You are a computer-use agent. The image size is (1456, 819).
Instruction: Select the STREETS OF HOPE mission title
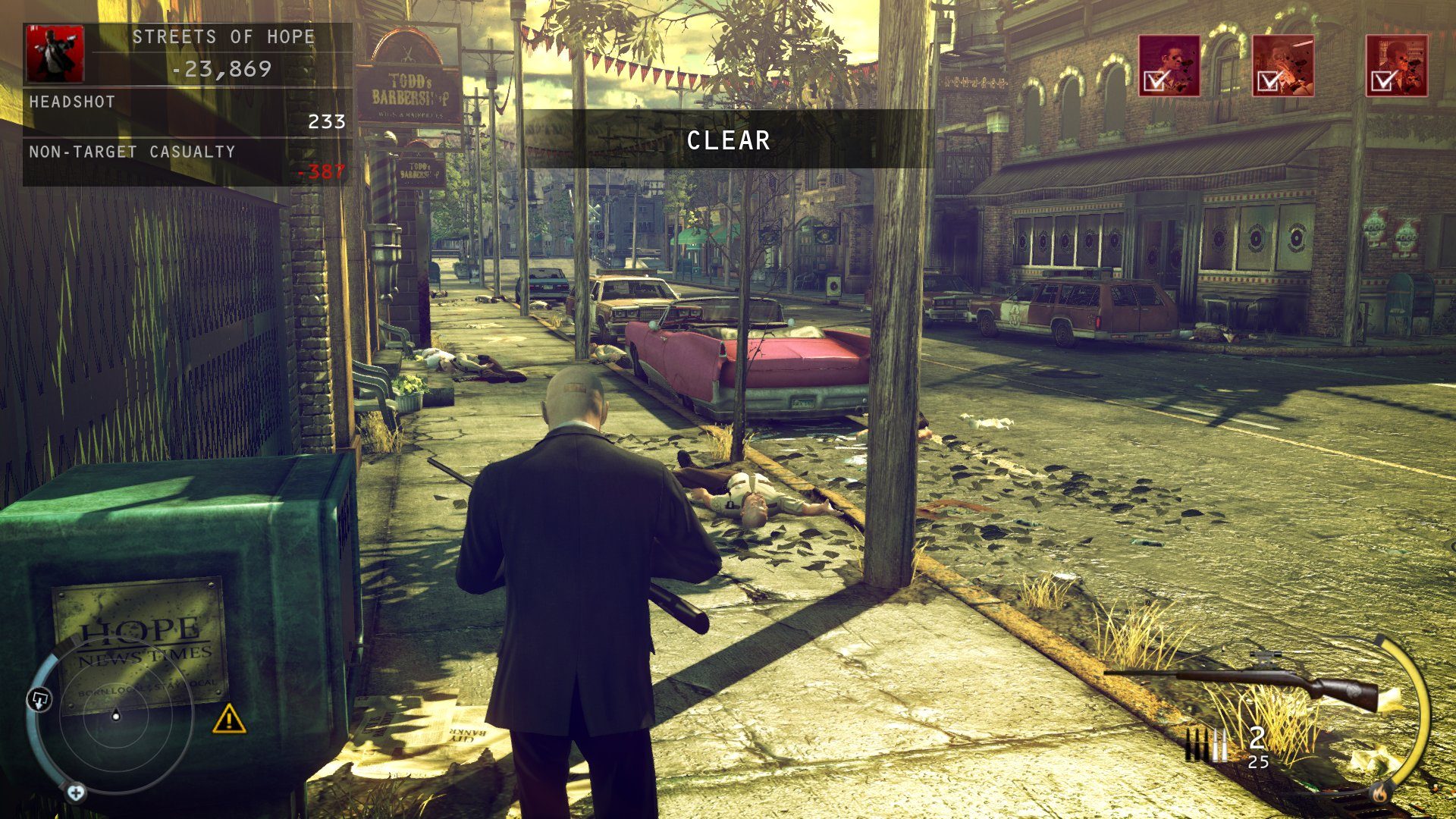(x=224, y=36)
